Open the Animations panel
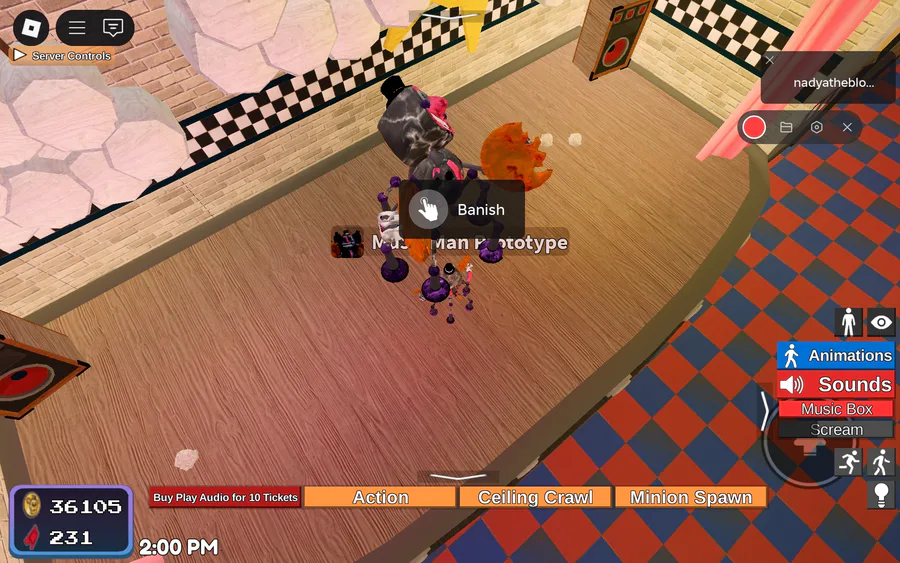 [835, 356]
